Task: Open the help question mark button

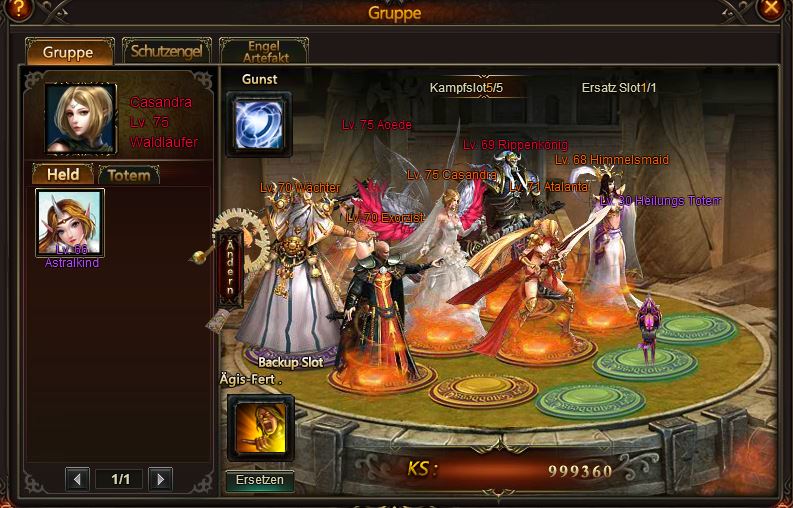Action: coord(18,10)
